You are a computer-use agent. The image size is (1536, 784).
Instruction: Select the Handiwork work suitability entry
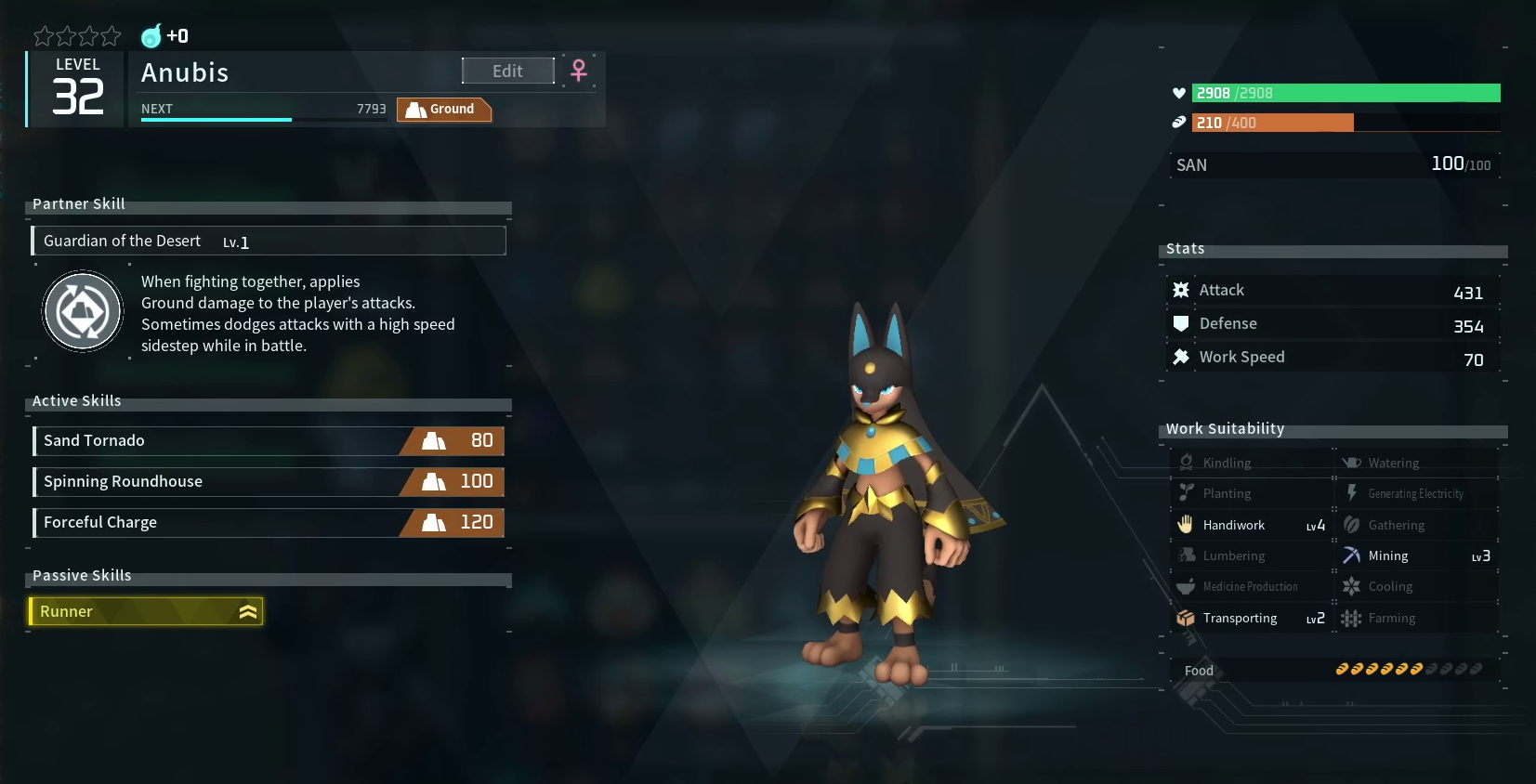click(1252, 526)
